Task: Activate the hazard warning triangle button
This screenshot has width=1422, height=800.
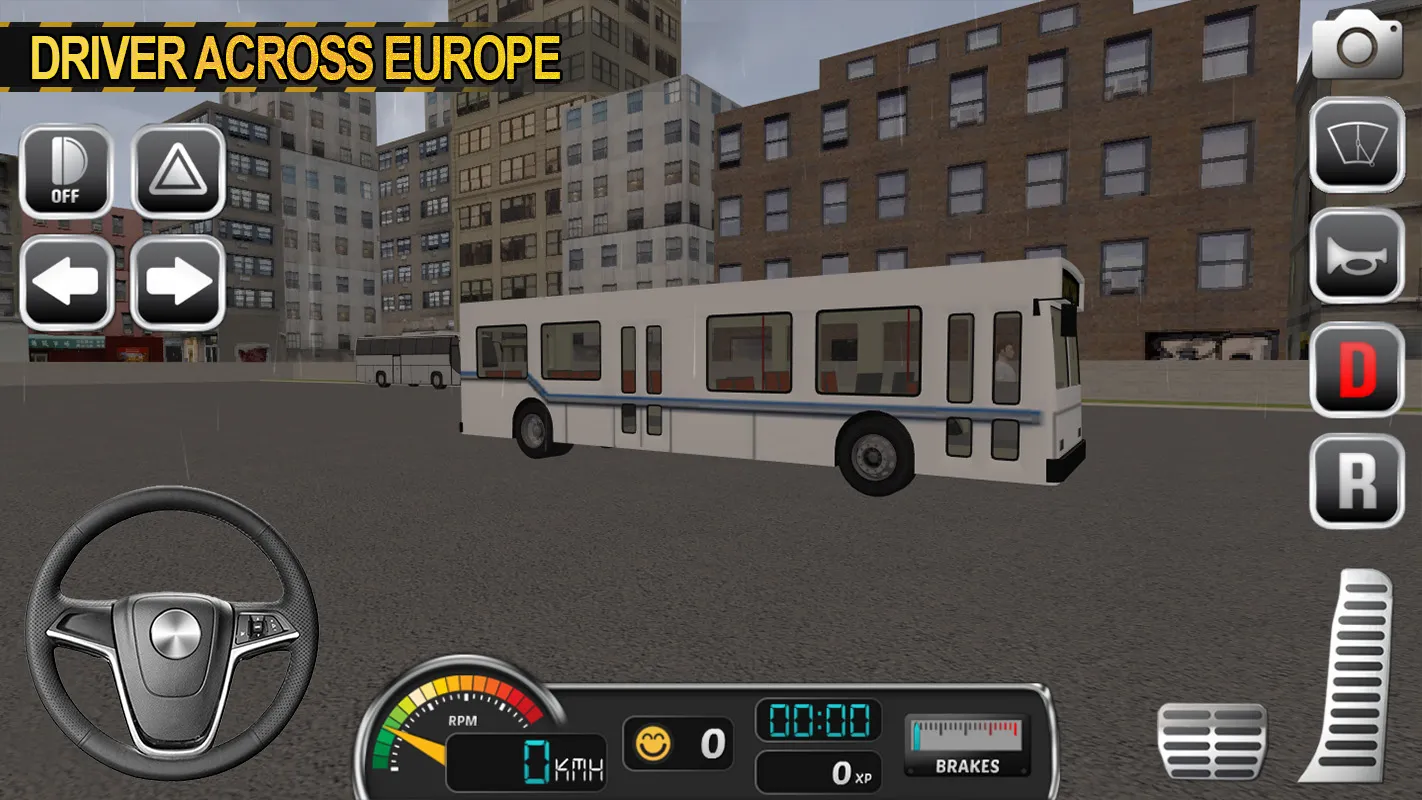Action: pos(177,171)
